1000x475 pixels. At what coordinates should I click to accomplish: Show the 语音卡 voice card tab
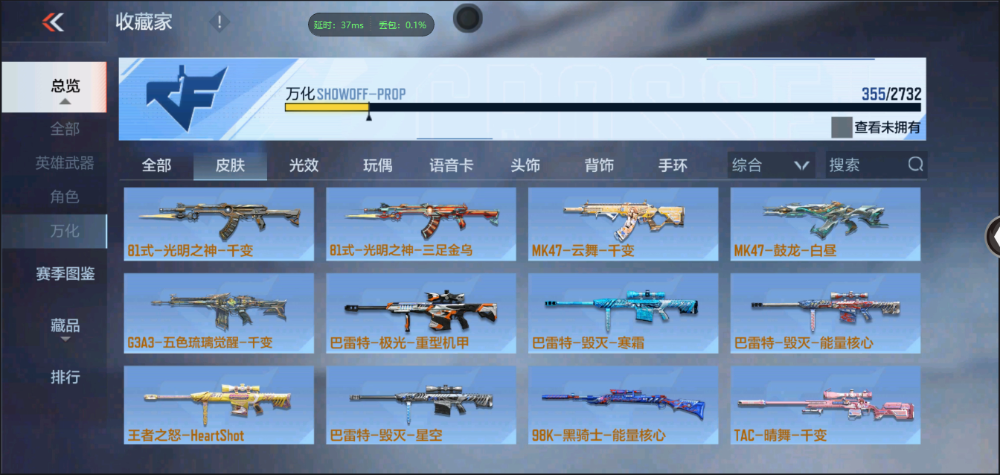451,165
